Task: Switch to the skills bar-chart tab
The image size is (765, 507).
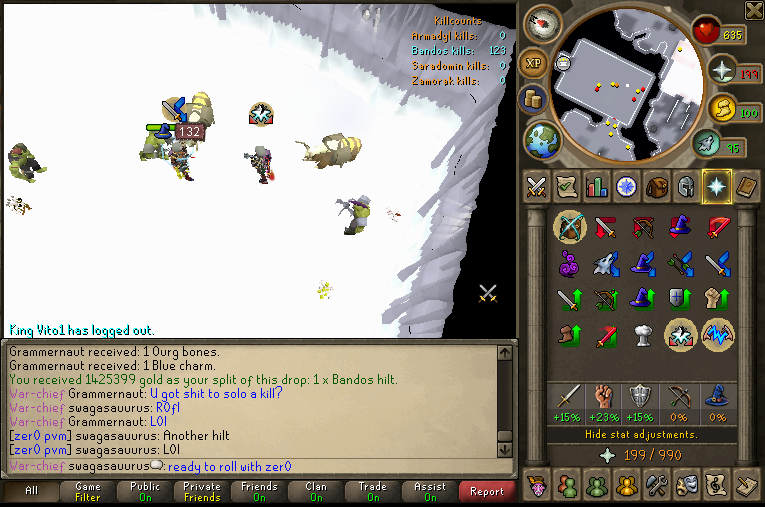Action: 597,187
